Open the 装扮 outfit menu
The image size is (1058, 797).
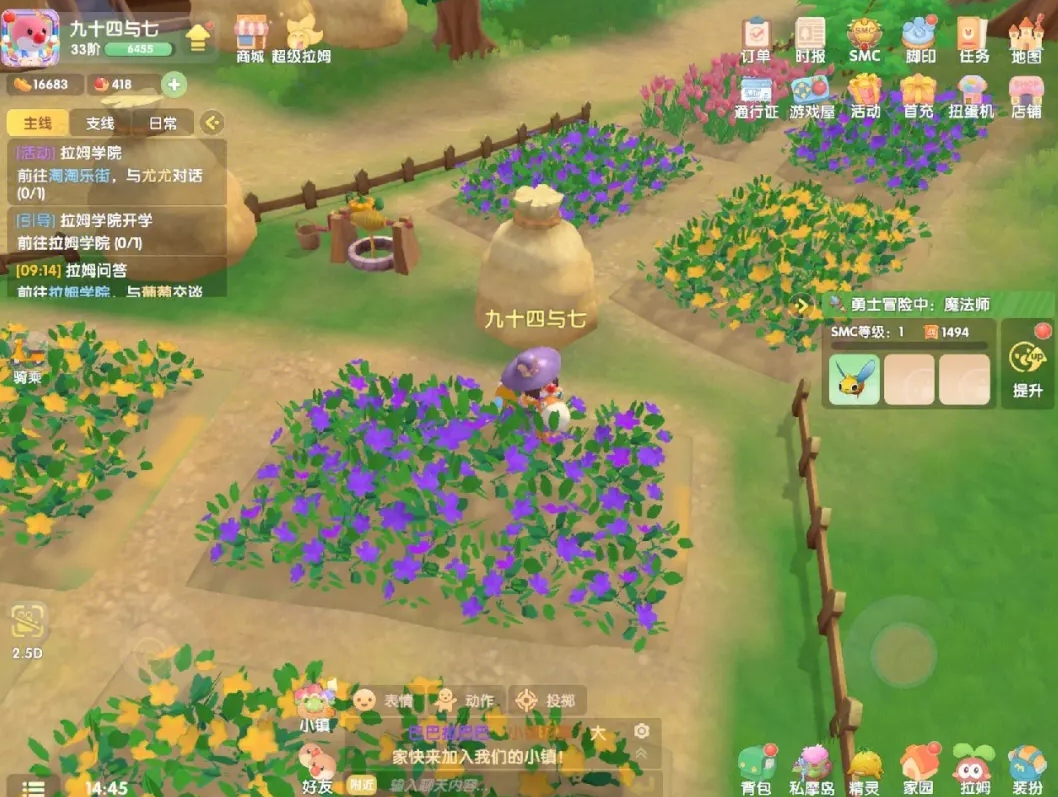click(1027, 770)
